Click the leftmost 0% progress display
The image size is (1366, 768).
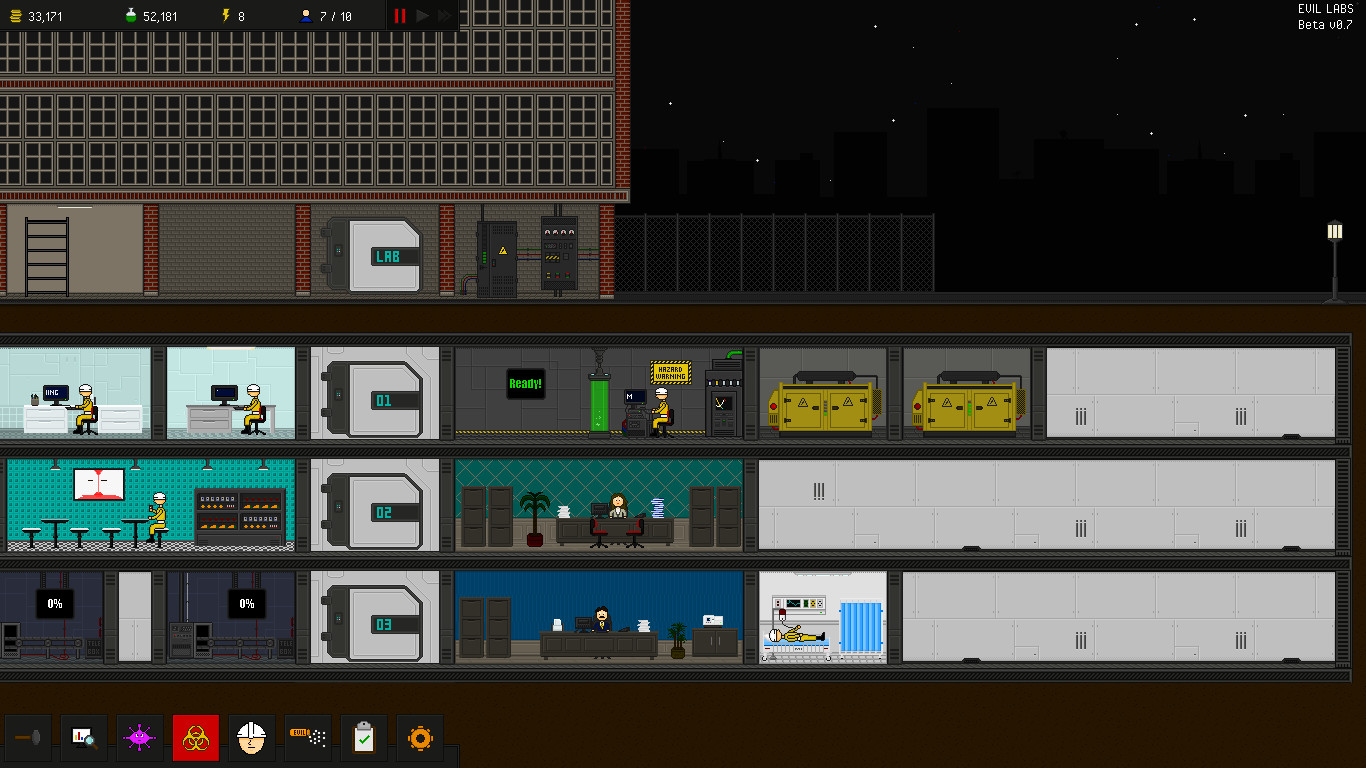pyautogui.click(x=55, y=603)
